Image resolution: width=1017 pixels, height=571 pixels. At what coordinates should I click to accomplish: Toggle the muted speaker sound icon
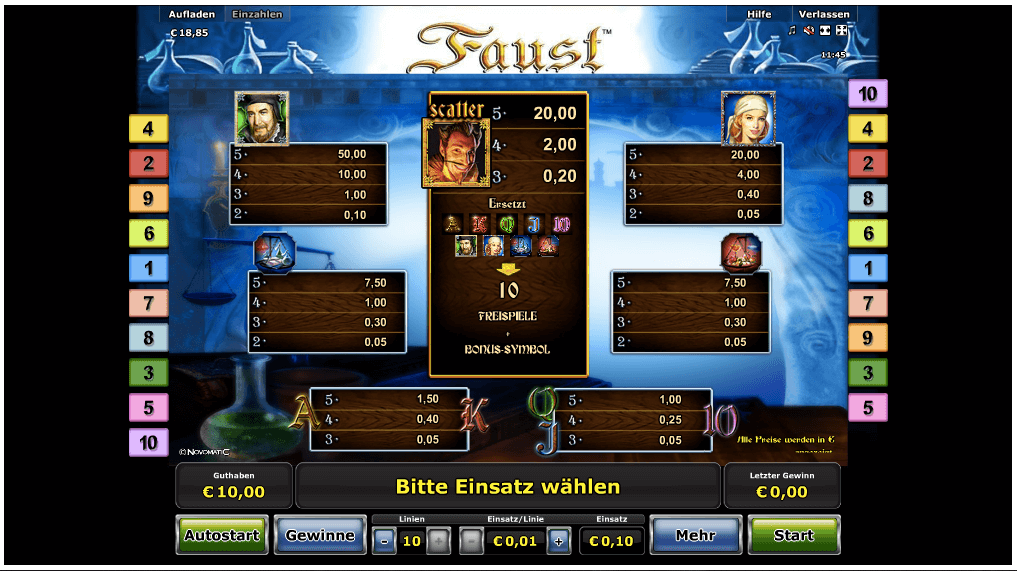tap(808, 30)
